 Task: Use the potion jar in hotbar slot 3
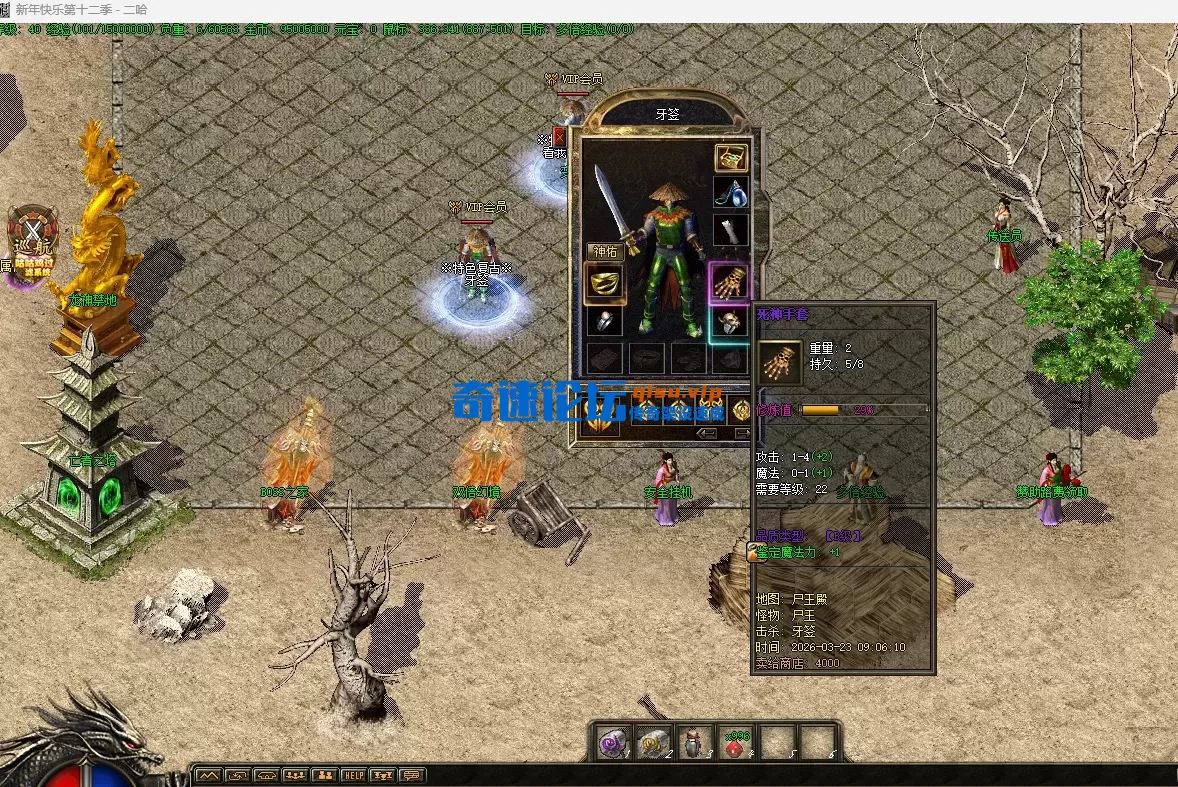(x=694, y=743)
